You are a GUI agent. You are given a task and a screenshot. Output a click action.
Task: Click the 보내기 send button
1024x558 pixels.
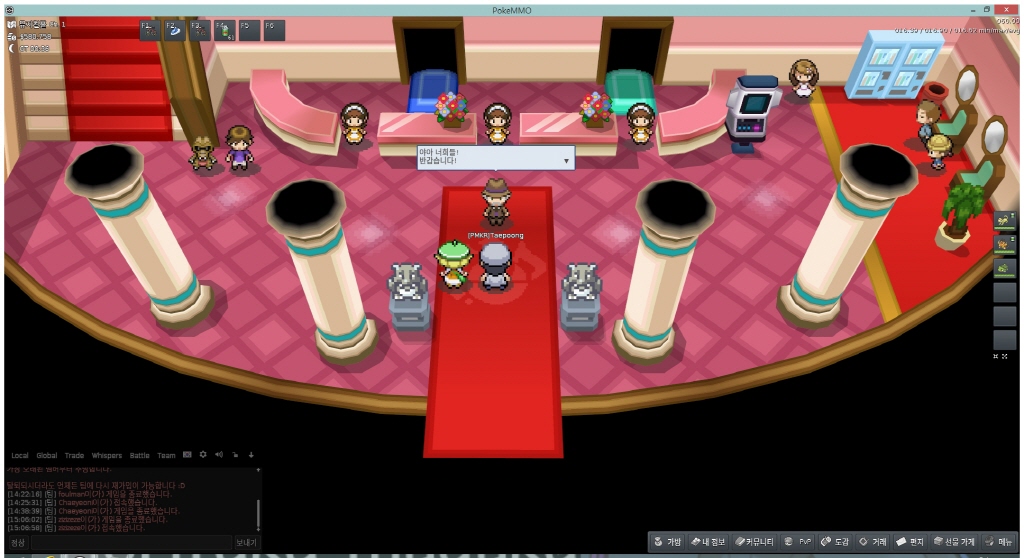pos(246,542)
